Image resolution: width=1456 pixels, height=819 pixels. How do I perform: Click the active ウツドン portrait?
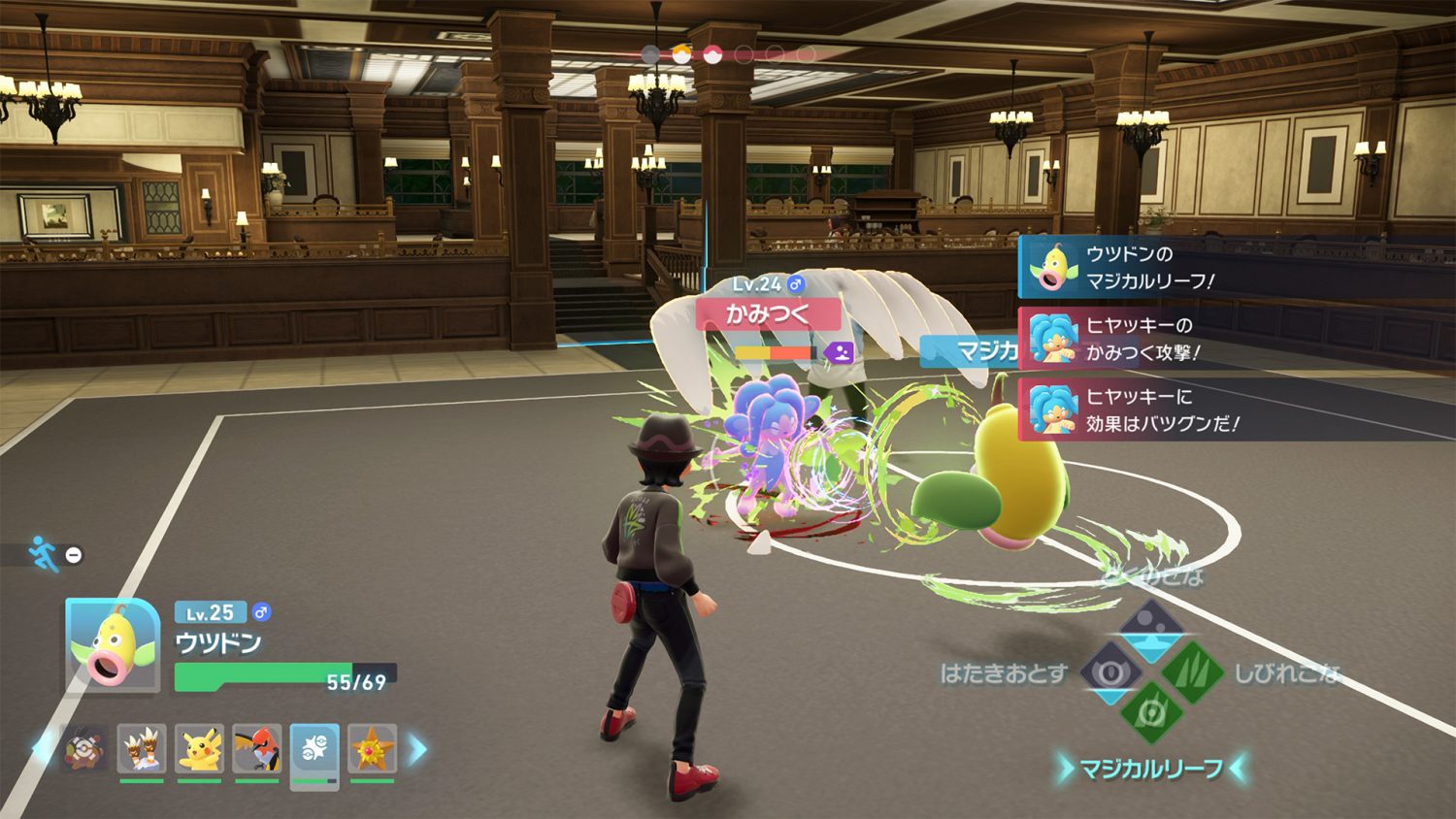click(113, 645)
